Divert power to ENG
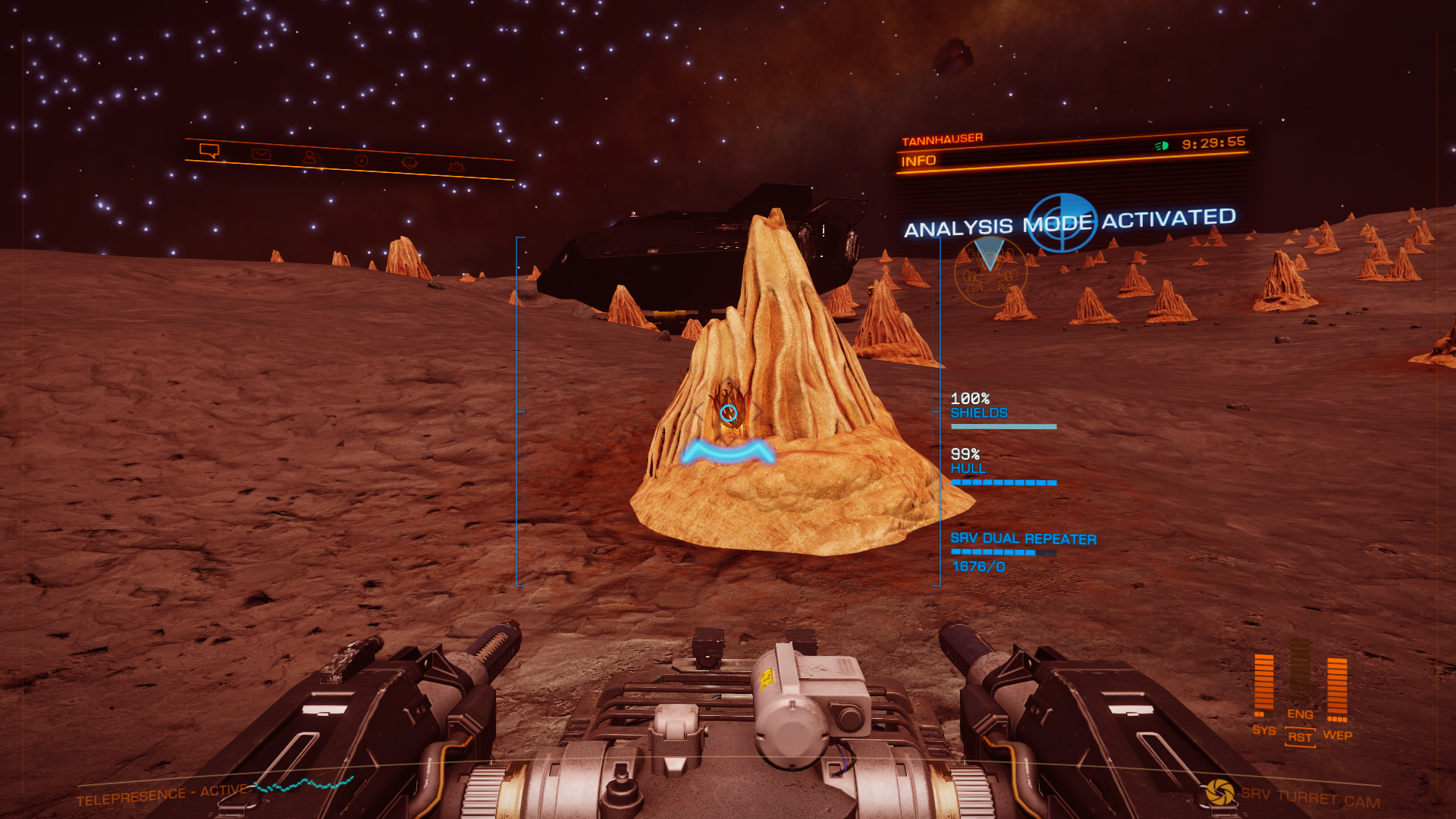The height and width of the screenshot is (819, 1456). click(x=1300, y=714)
